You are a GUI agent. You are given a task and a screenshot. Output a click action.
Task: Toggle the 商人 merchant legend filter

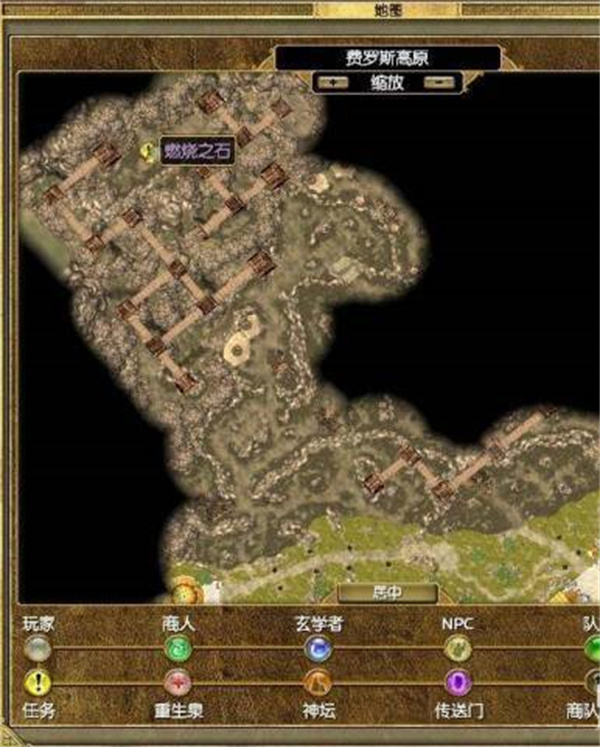tap(177, 649)
